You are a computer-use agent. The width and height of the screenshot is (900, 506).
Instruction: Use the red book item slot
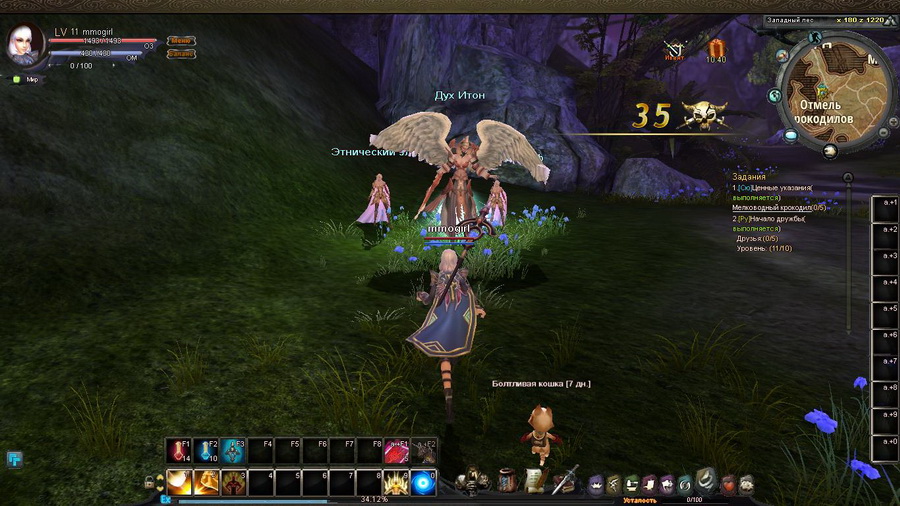coord(397,451)
